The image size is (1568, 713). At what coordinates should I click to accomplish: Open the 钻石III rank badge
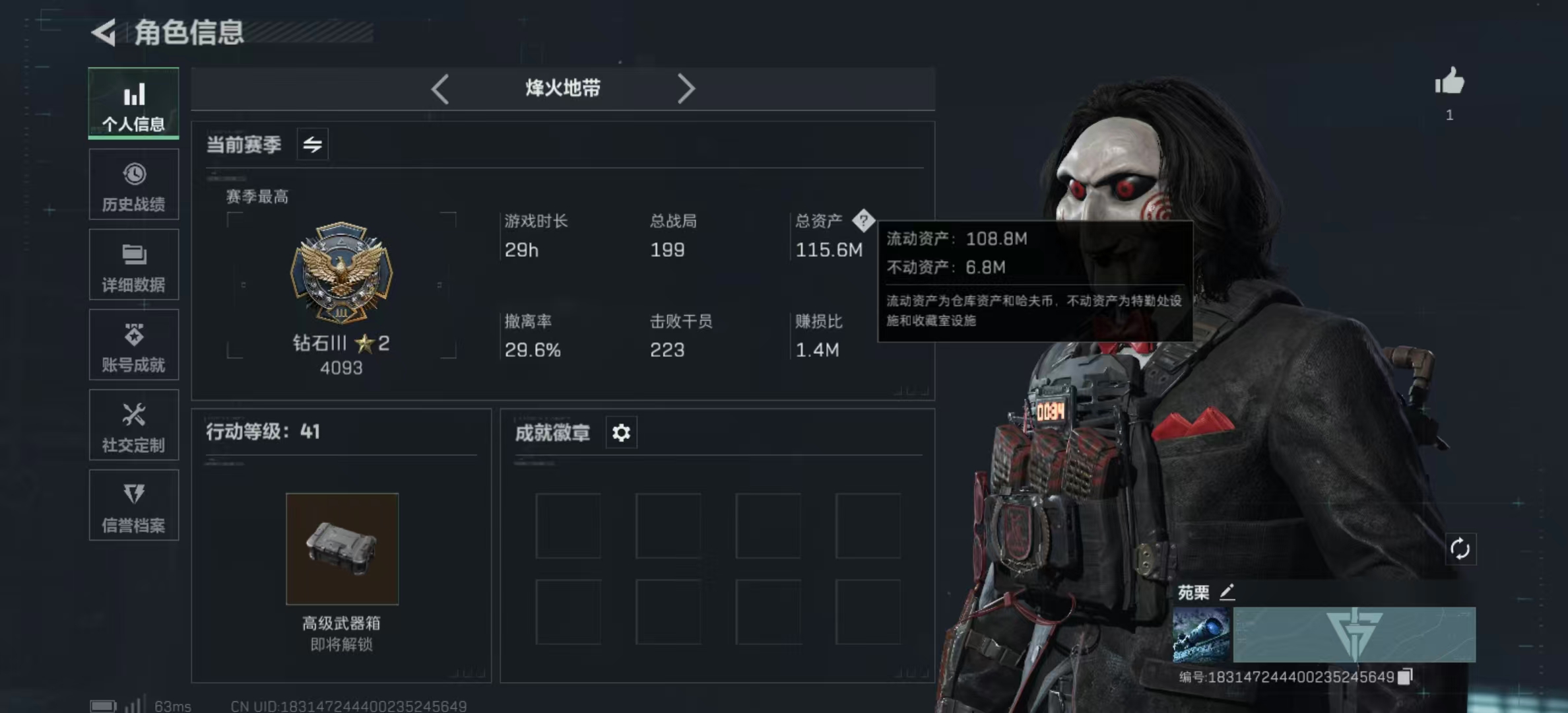point(341,272)
